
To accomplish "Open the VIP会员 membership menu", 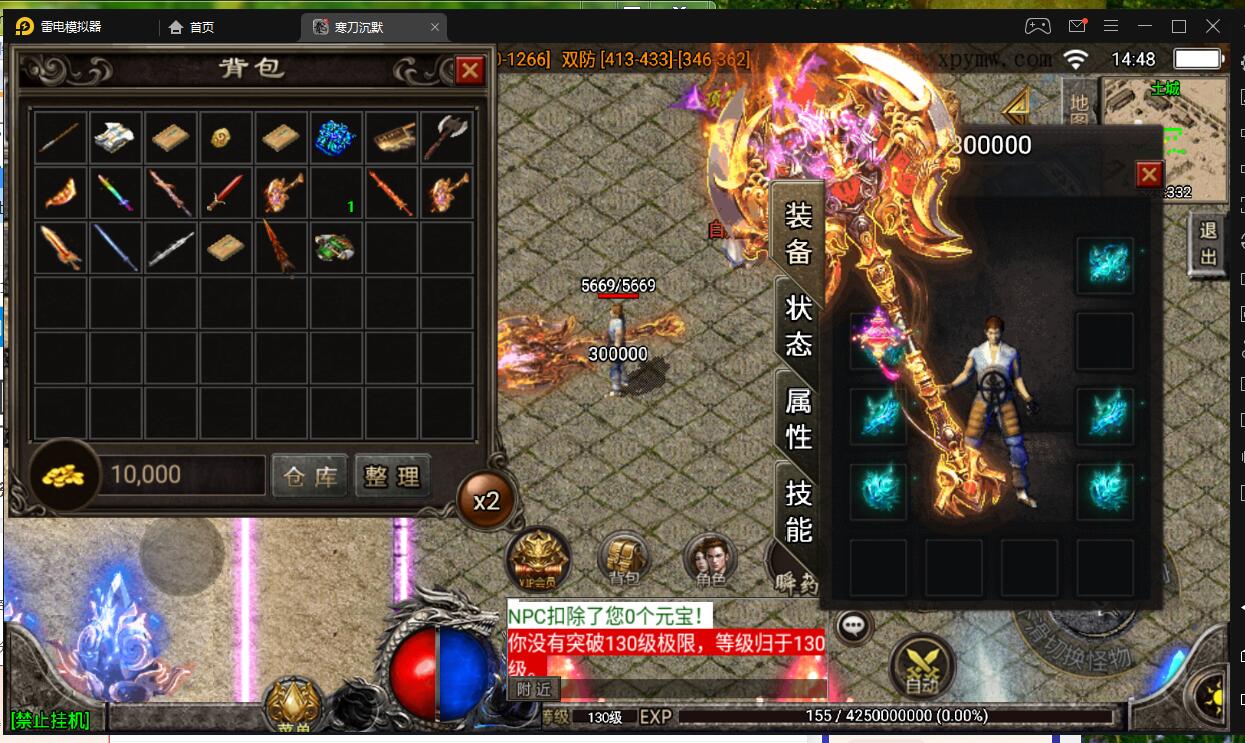I will tap(540, 556).
